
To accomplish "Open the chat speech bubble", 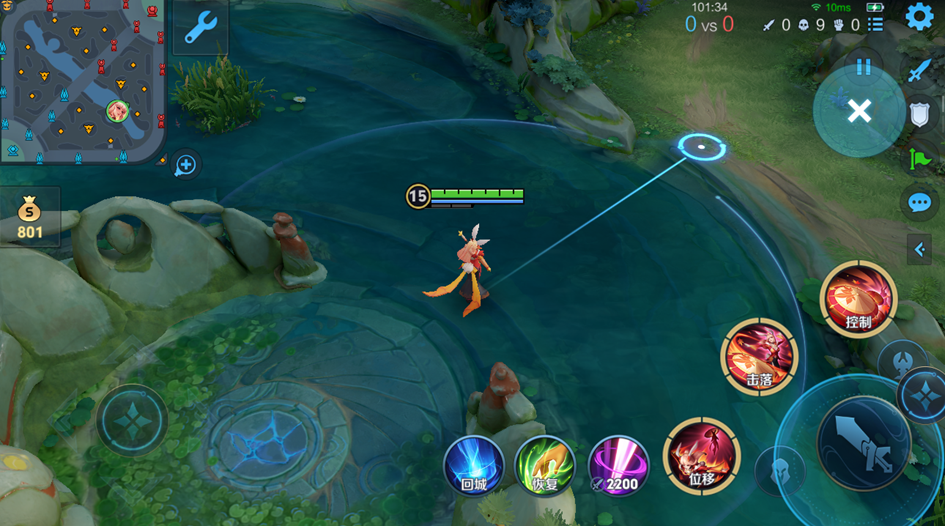I will pos(919,202).
